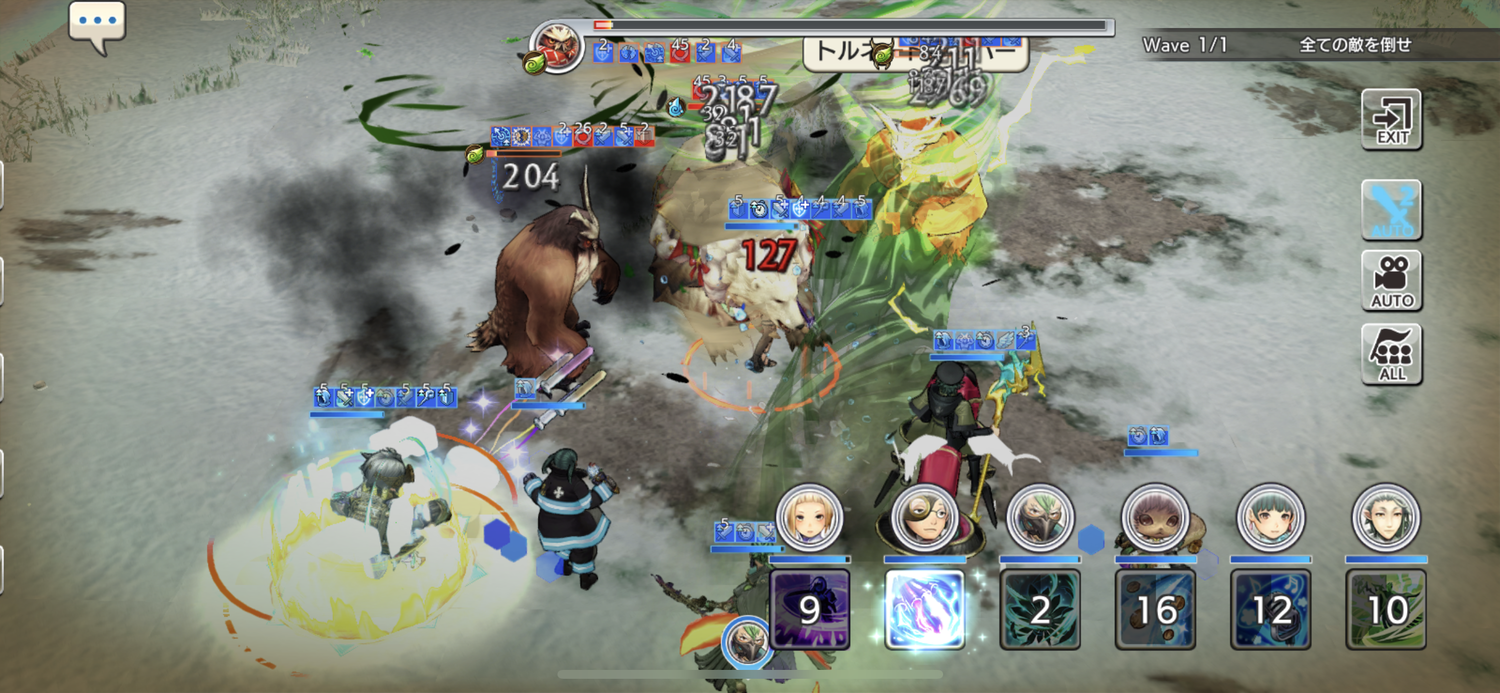Activate the green wind skill showing 10

(x=1386, y=609)
